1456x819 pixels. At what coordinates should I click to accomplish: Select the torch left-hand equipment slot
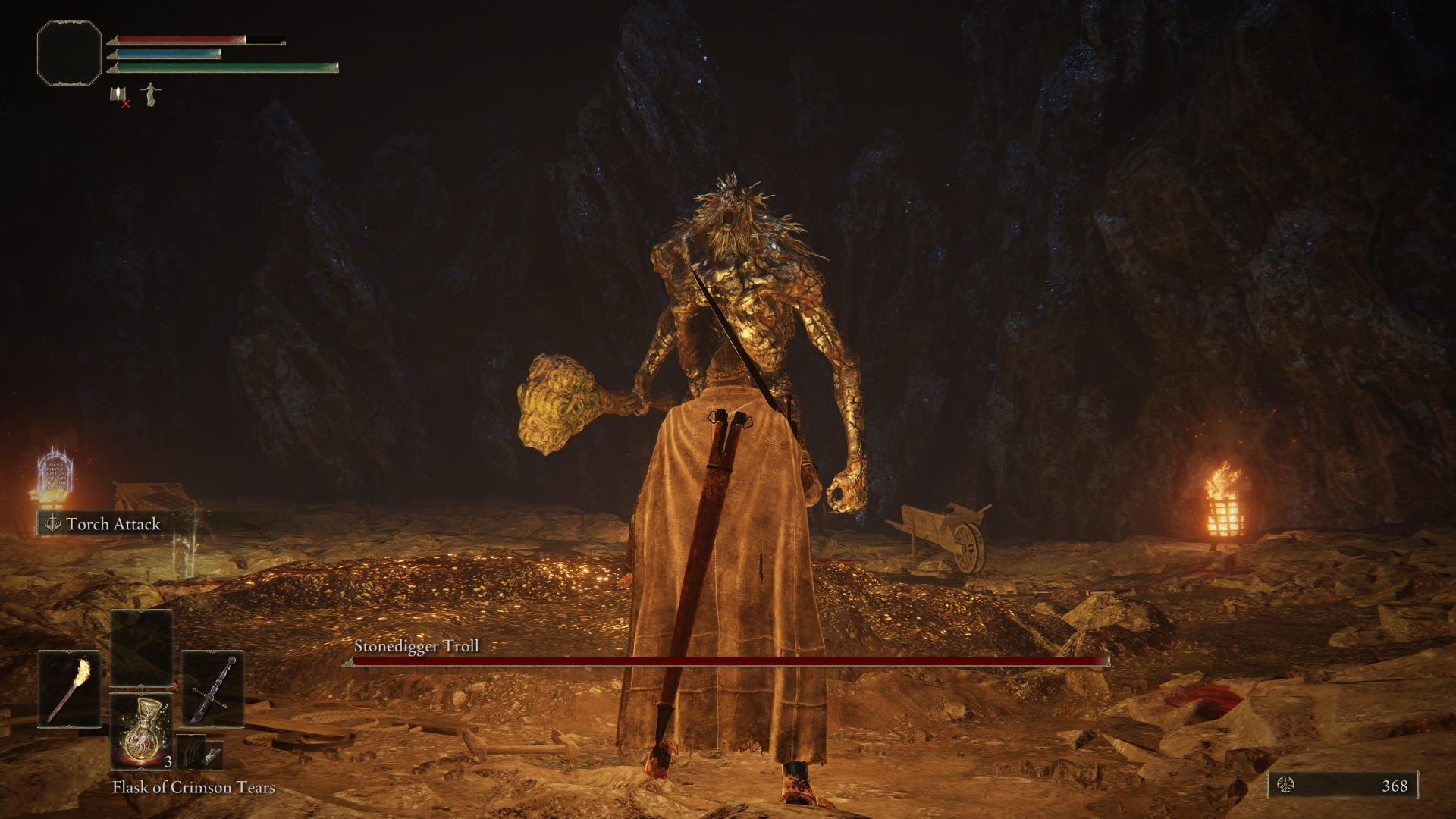coord(70,689)
